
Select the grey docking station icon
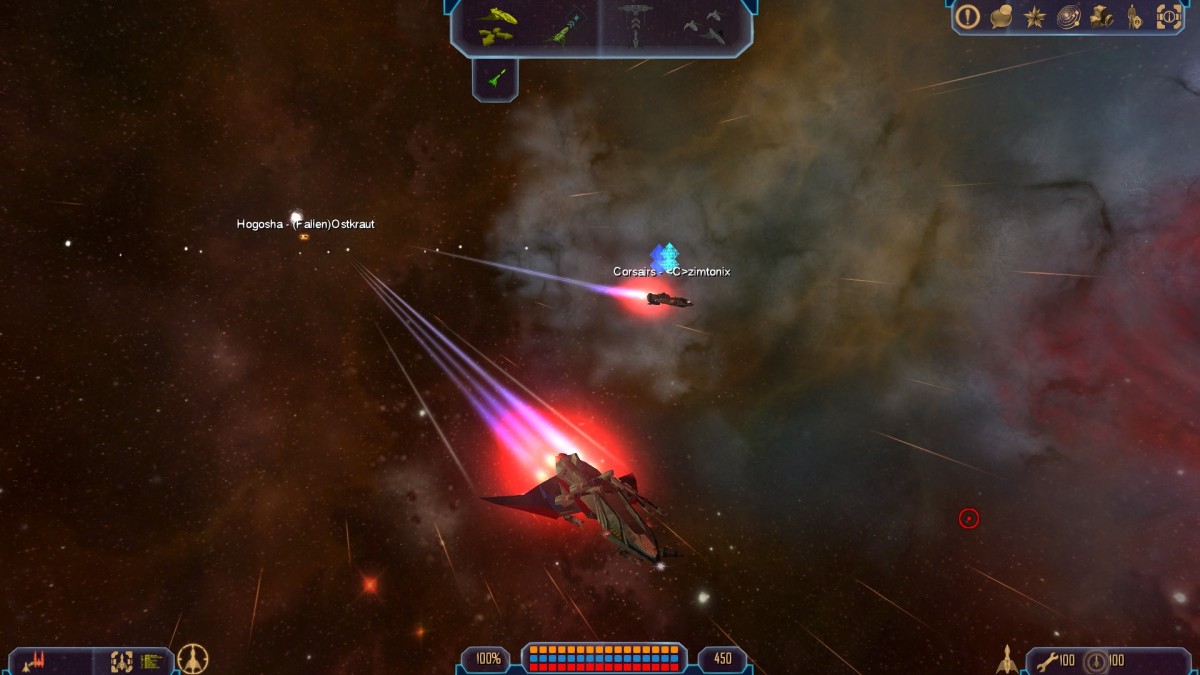636,24
